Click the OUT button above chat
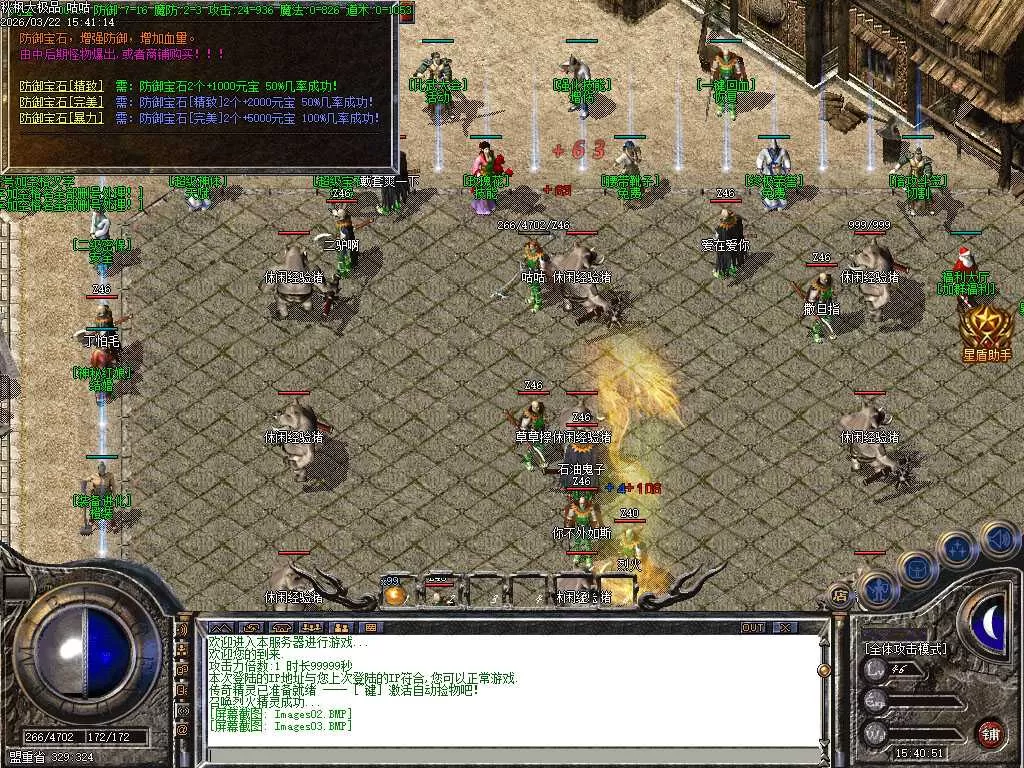Screen dimensions: 1024x768 753,627
